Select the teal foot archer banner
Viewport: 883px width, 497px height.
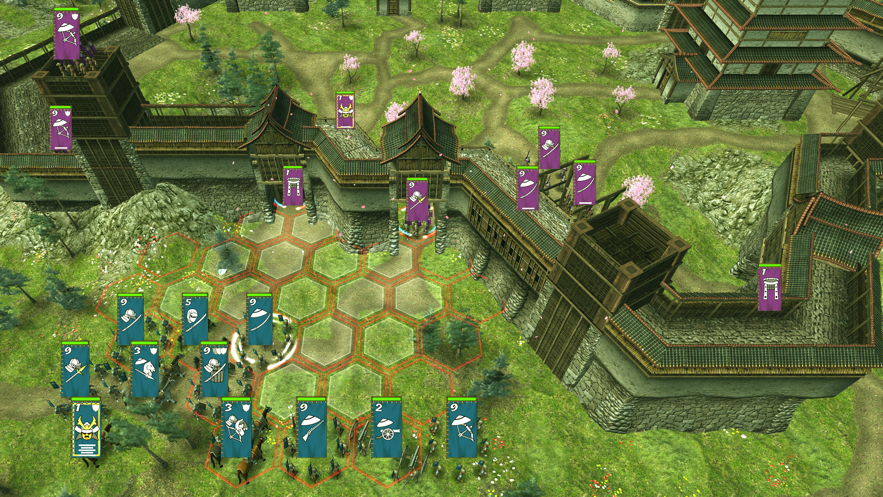(461, 428)
